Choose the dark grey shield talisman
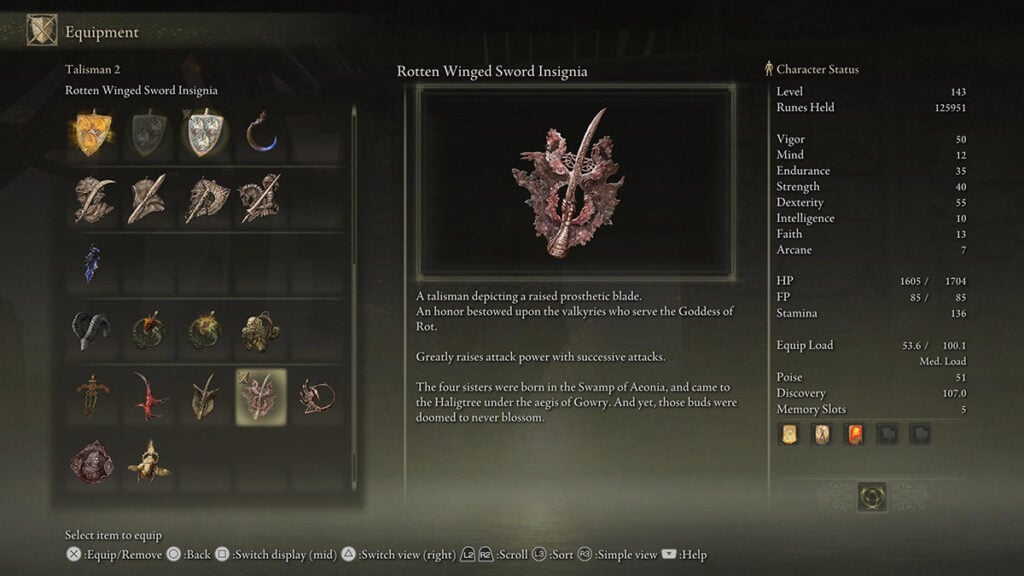 [148, 133]
